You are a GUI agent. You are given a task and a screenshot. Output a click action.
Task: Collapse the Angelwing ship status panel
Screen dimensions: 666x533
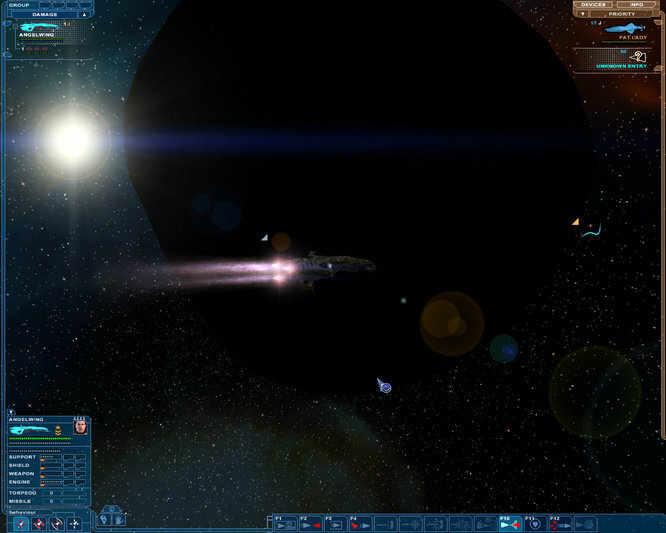[11, 411]
